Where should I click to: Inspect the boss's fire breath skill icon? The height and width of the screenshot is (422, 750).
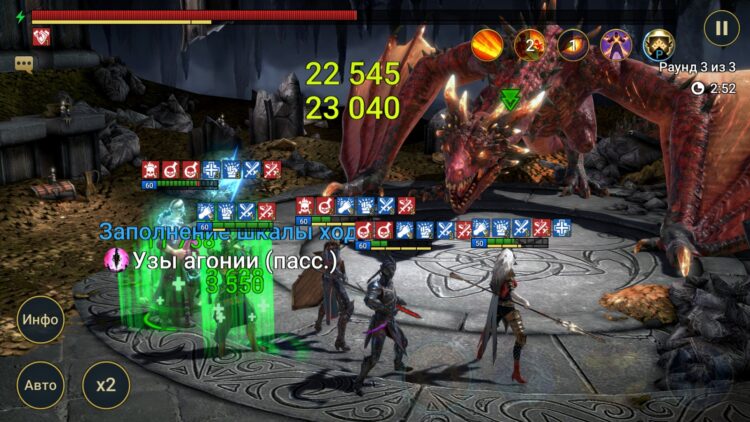(487, 44)
